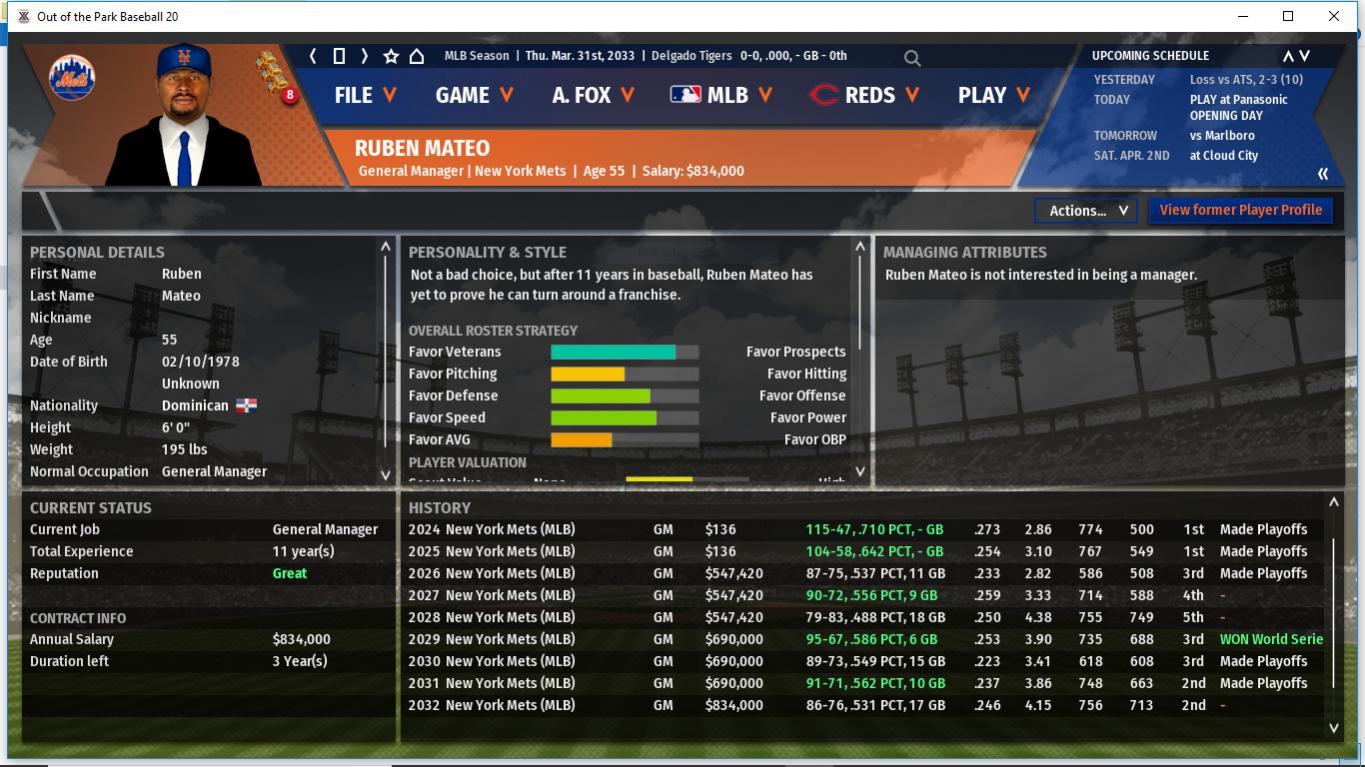The height and width of the screenshot is (767, 1365).
Task: Open the PLAY menu
Action: [993, 95]
